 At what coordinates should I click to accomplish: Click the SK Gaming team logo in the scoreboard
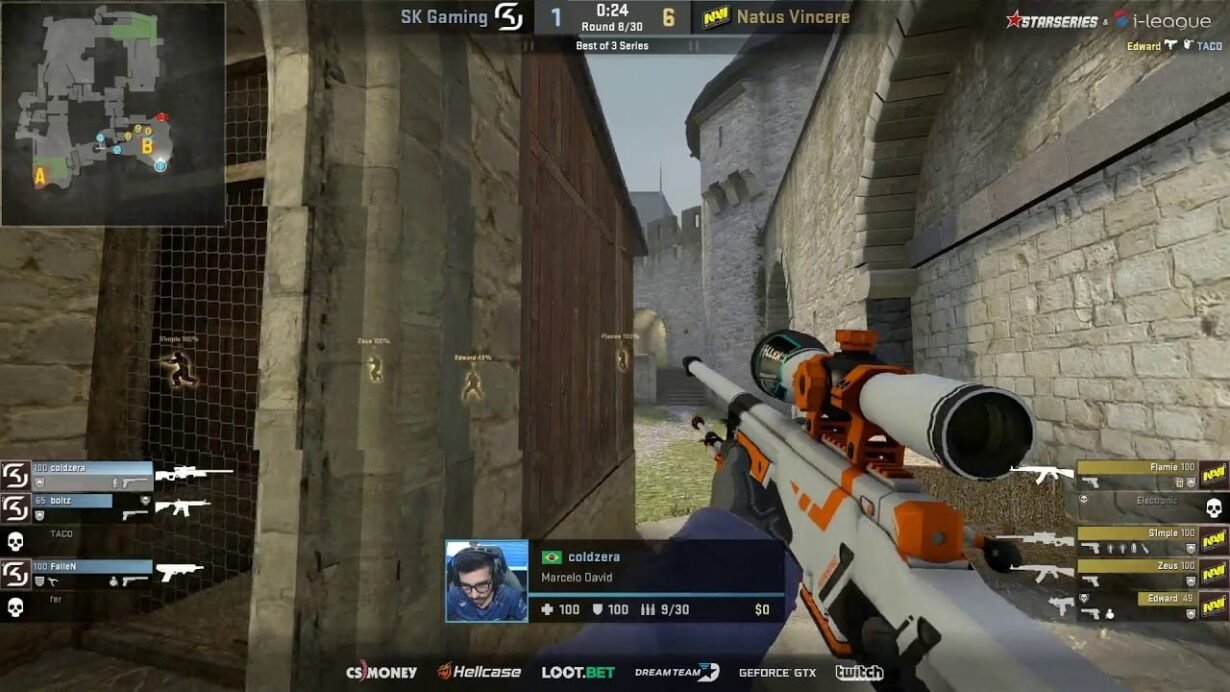click(509, 17)
